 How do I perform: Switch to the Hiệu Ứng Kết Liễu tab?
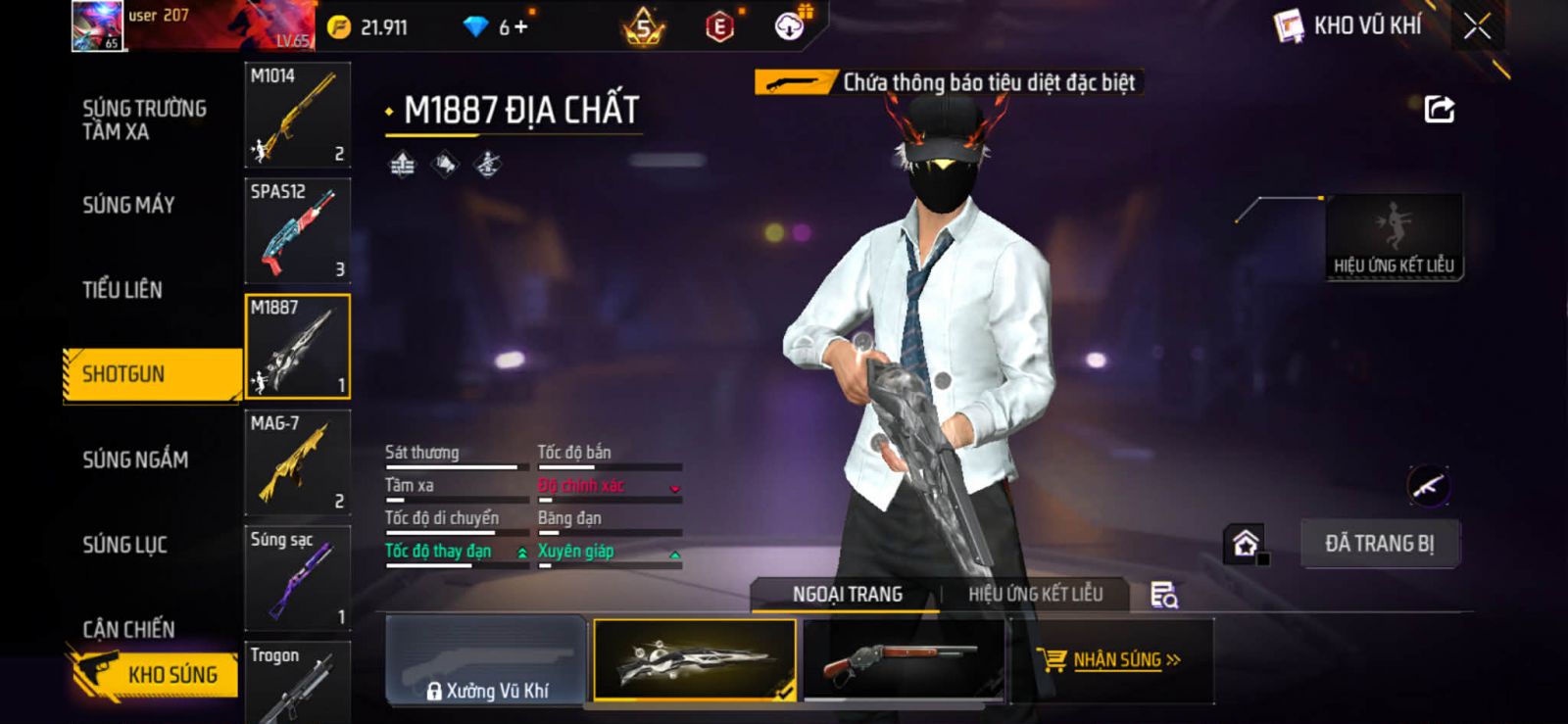(1035, 594)
